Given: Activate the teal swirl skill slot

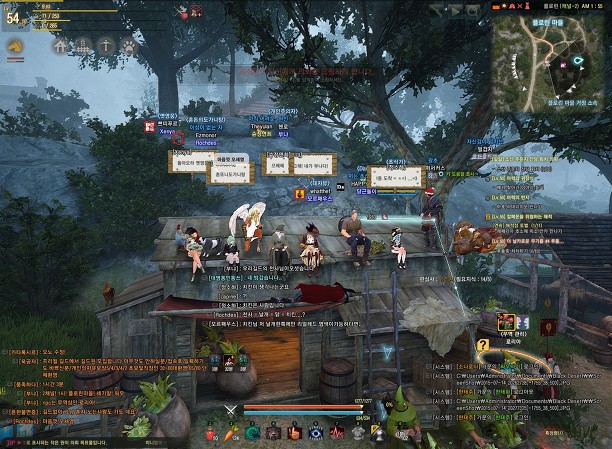Looking at the screenshot, I should (x=254, y=432).
